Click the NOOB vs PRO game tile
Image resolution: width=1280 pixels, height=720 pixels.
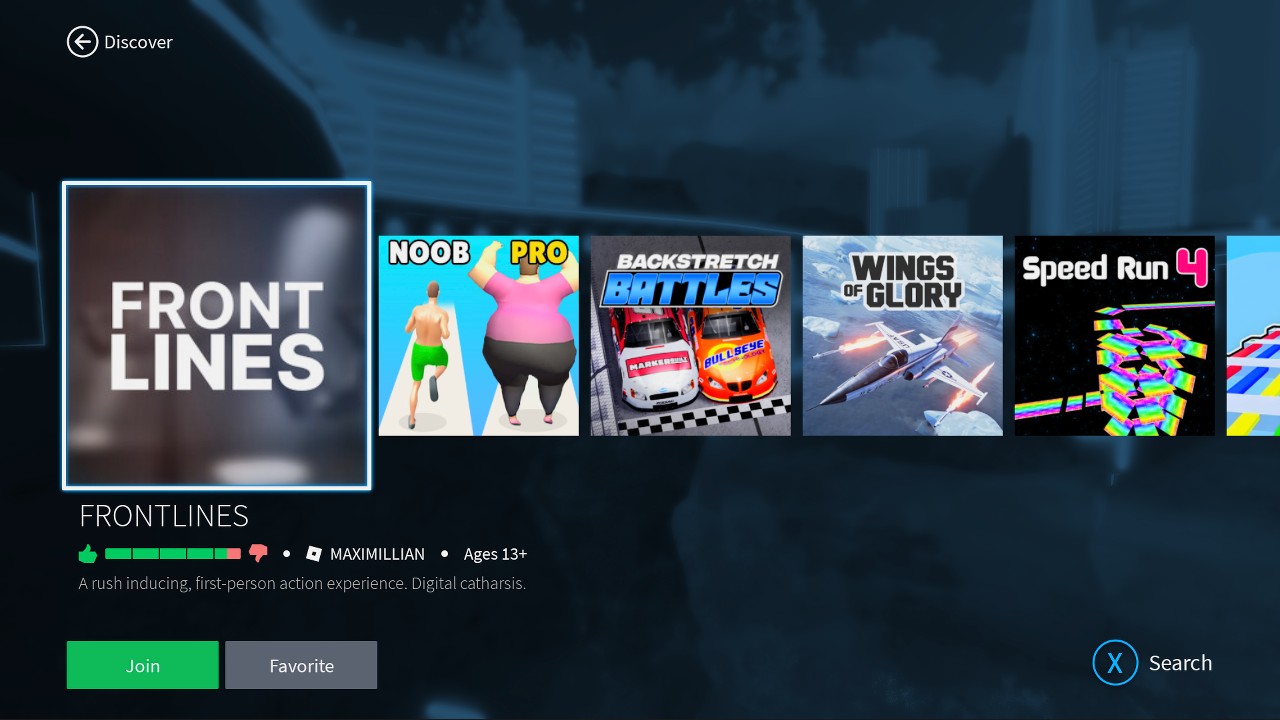click(478, 335)
